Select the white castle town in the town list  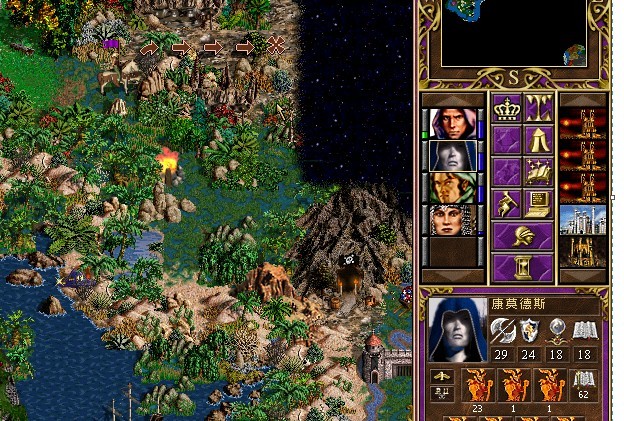click(582, 220)
